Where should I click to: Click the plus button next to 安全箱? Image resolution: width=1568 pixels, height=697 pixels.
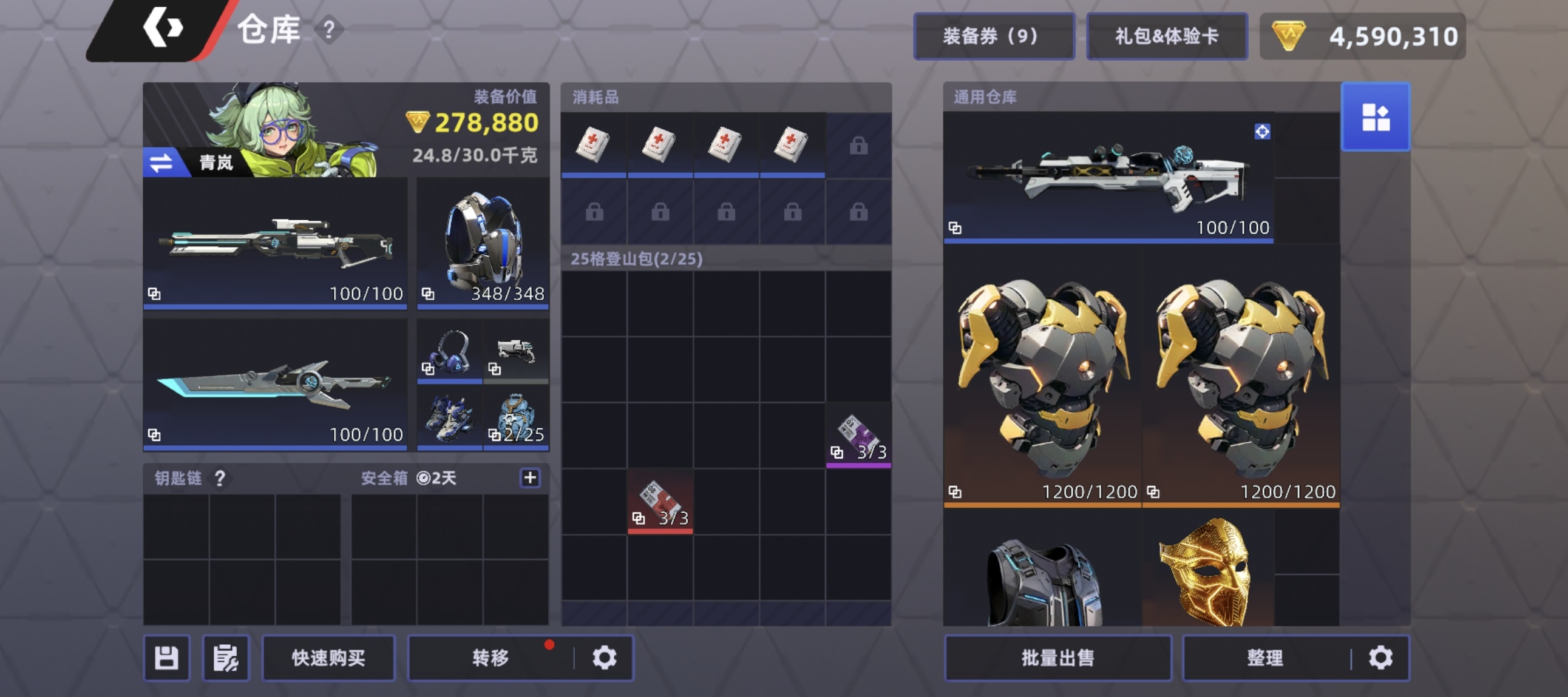coord(529,478)
